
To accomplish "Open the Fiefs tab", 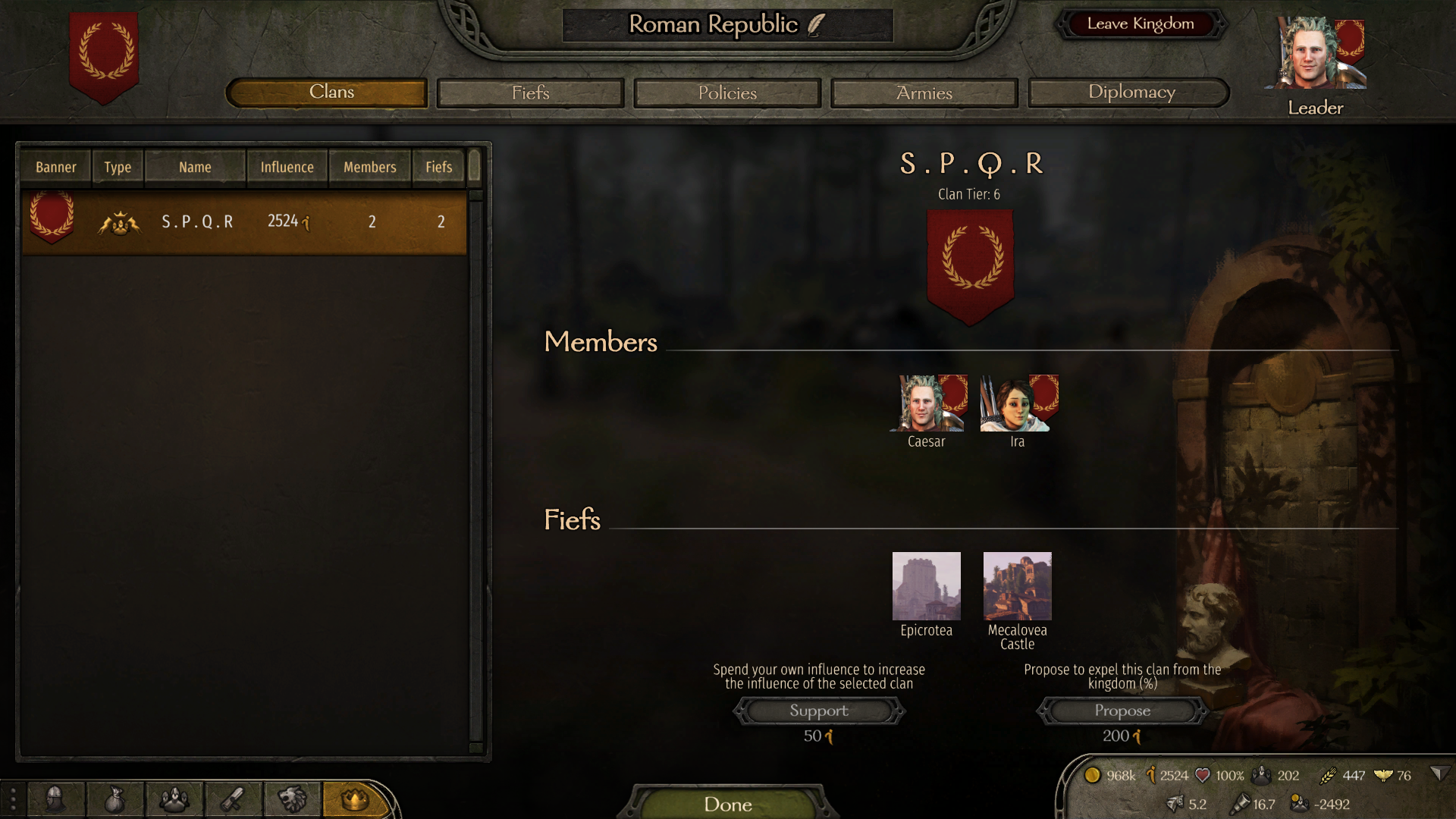I will pos(530,93).
